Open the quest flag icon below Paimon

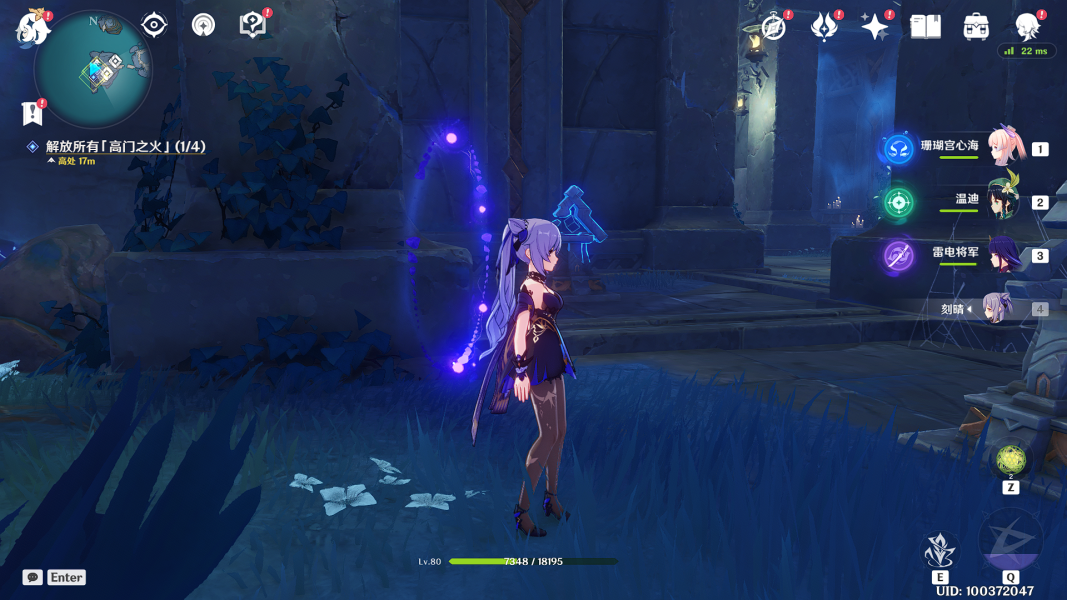point(33,112)
